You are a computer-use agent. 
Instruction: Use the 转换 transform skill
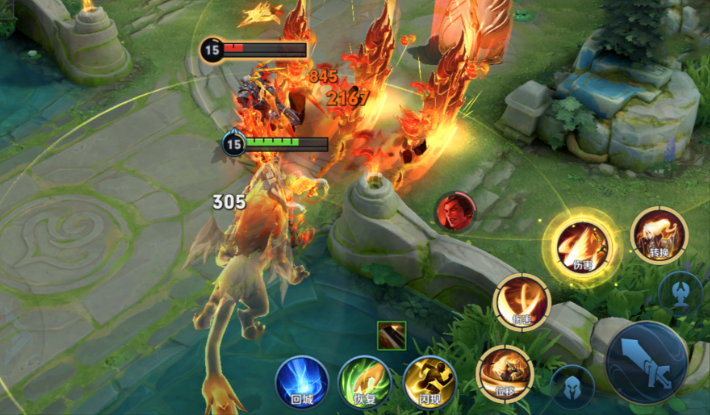pyautogui.click(x=659, y=235)
